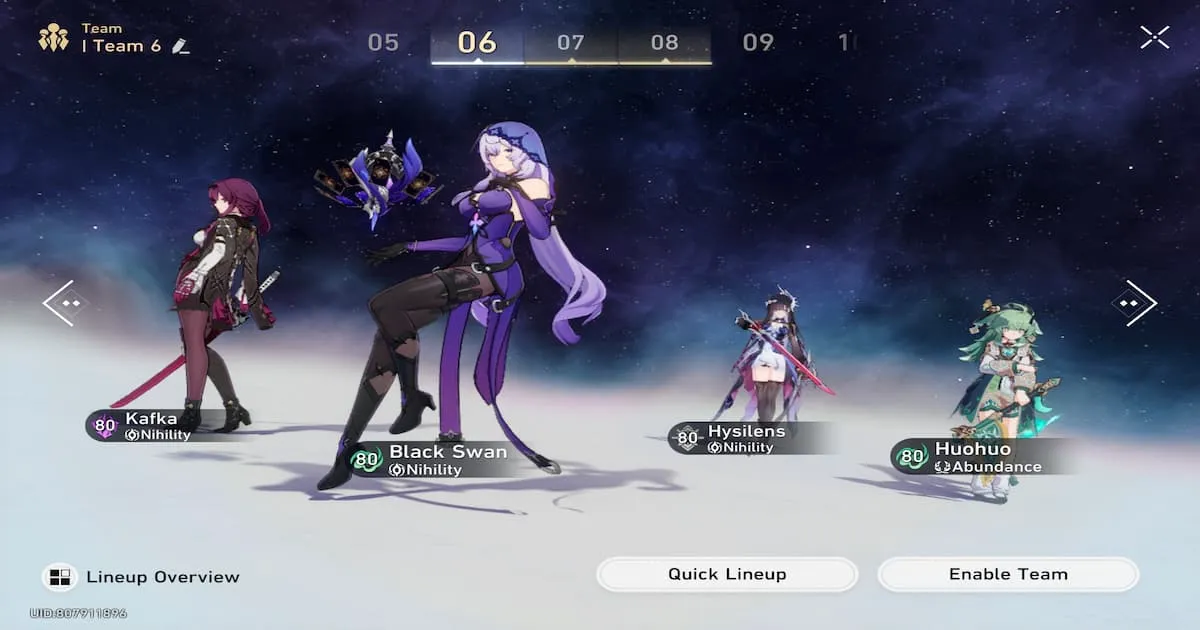The height and width of the screenshot is (630, 1200).
Task: Select team tab 06
Action: 477,43
